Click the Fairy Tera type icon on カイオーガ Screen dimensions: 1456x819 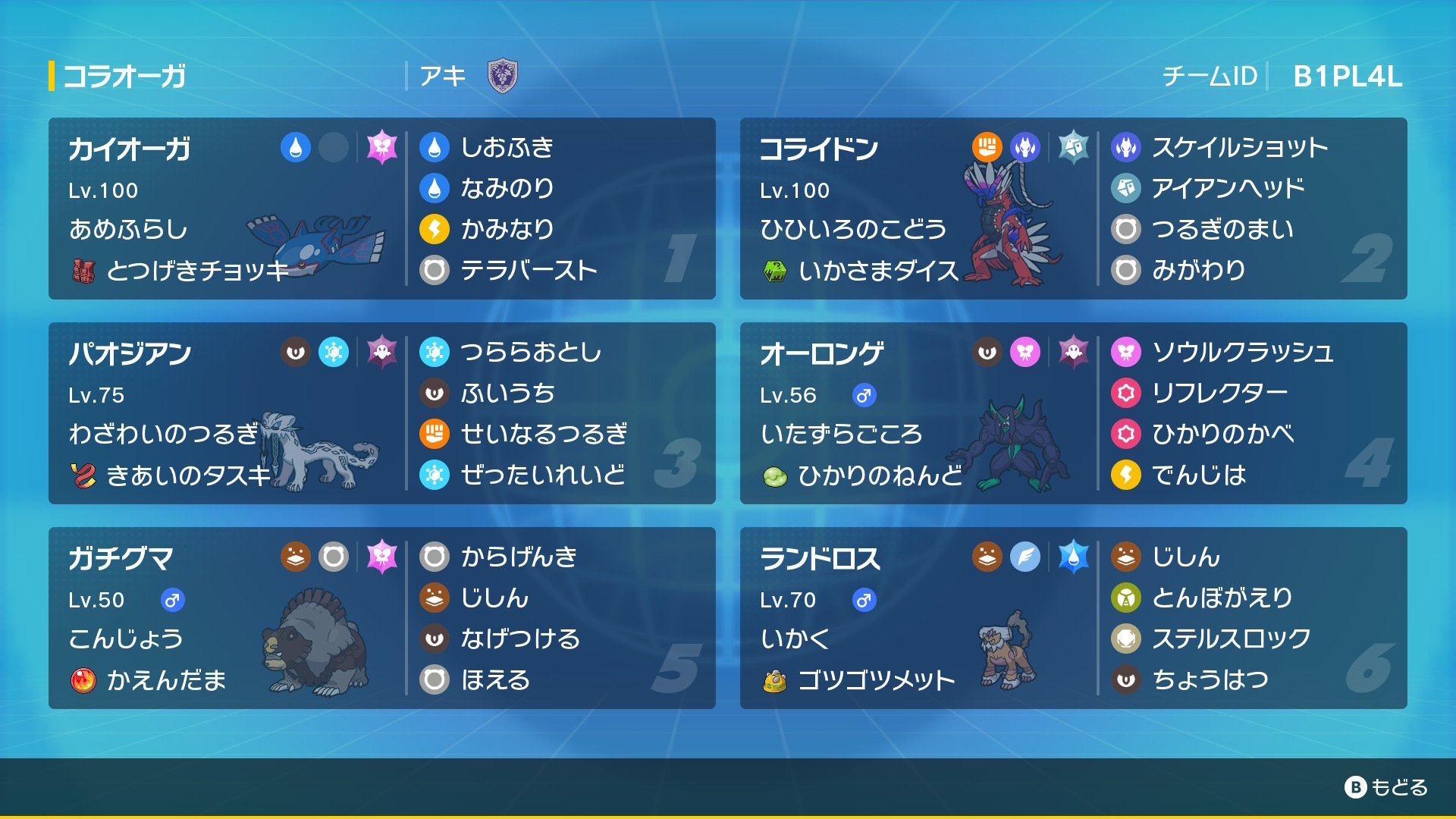(383, 149)
